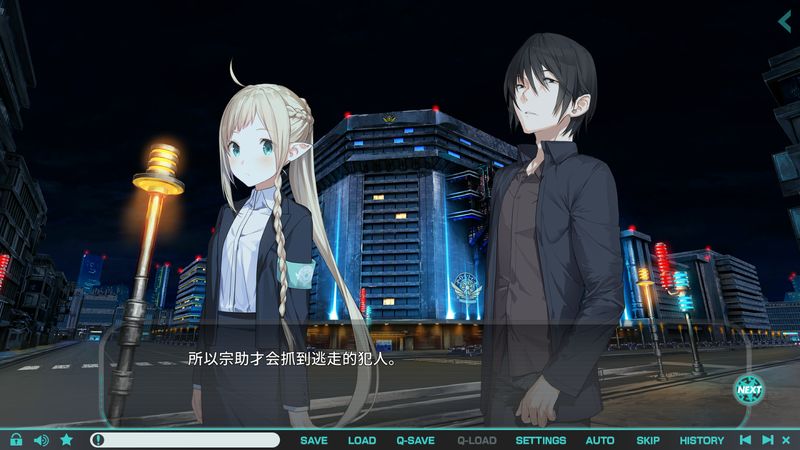Jump back with the previous-scene arrow

(x=745, y=440)
